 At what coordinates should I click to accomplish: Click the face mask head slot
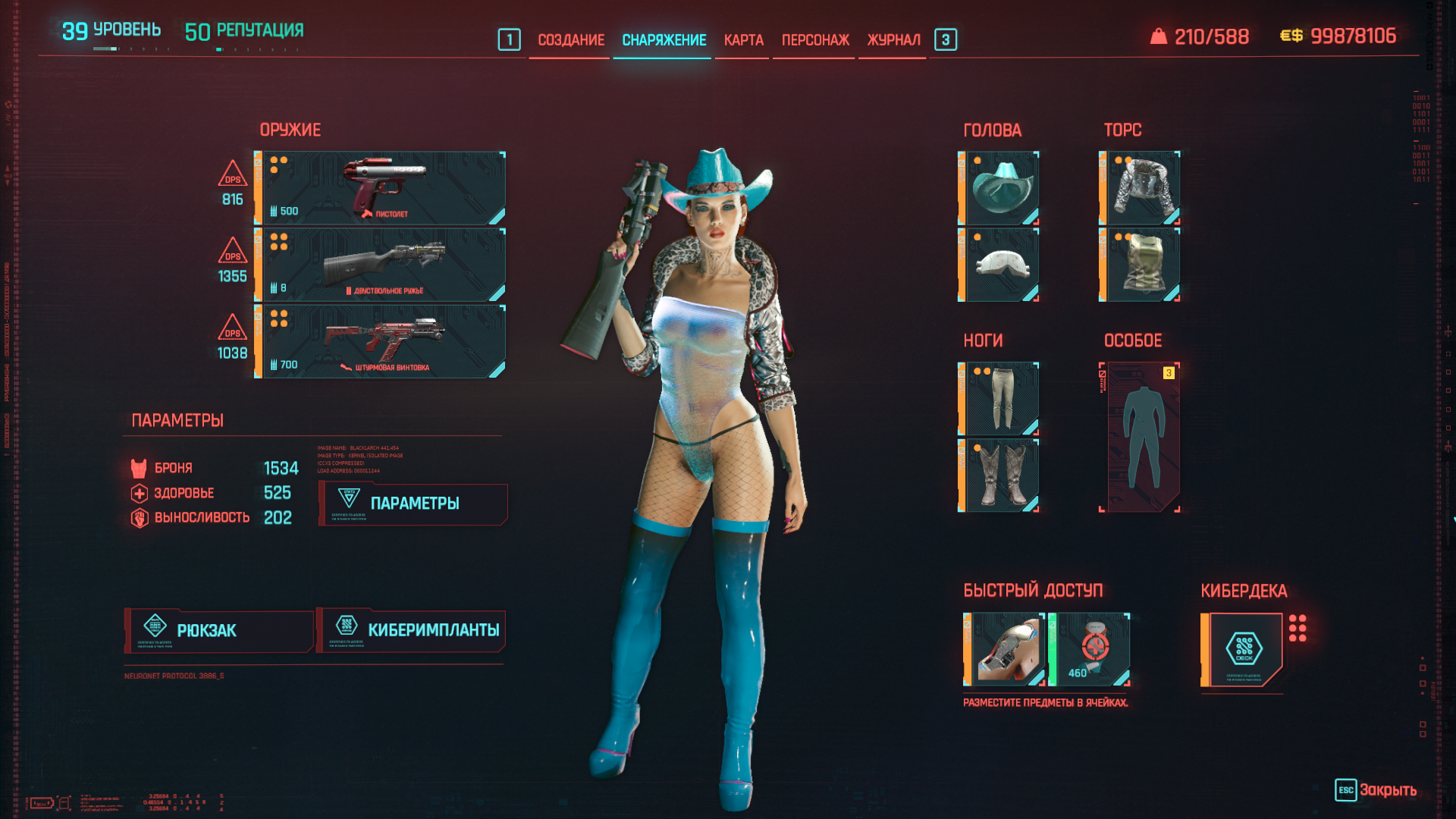pyautogui.click(x=999, y=265)
